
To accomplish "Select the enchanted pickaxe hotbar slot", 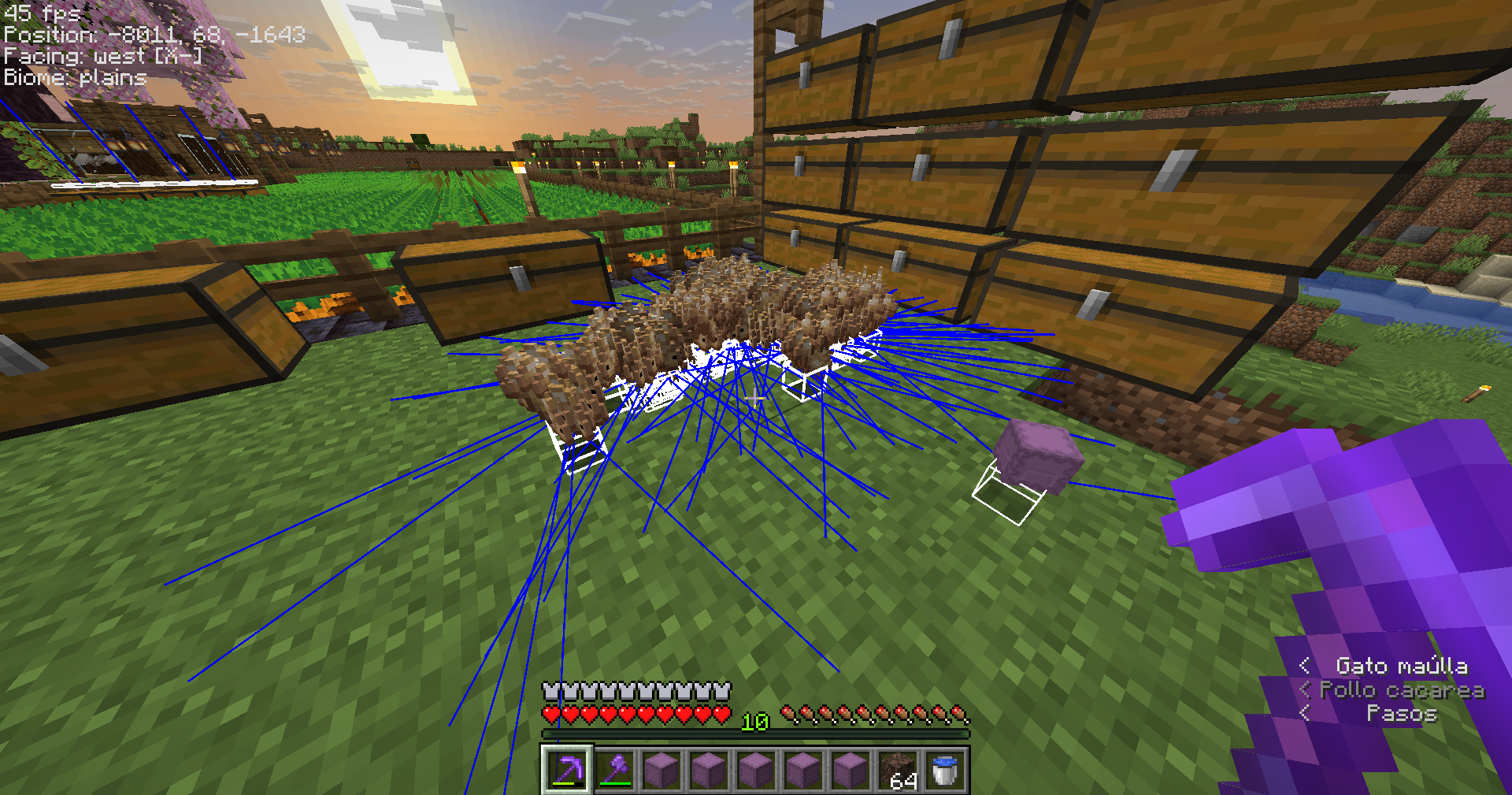I will 567,770.
